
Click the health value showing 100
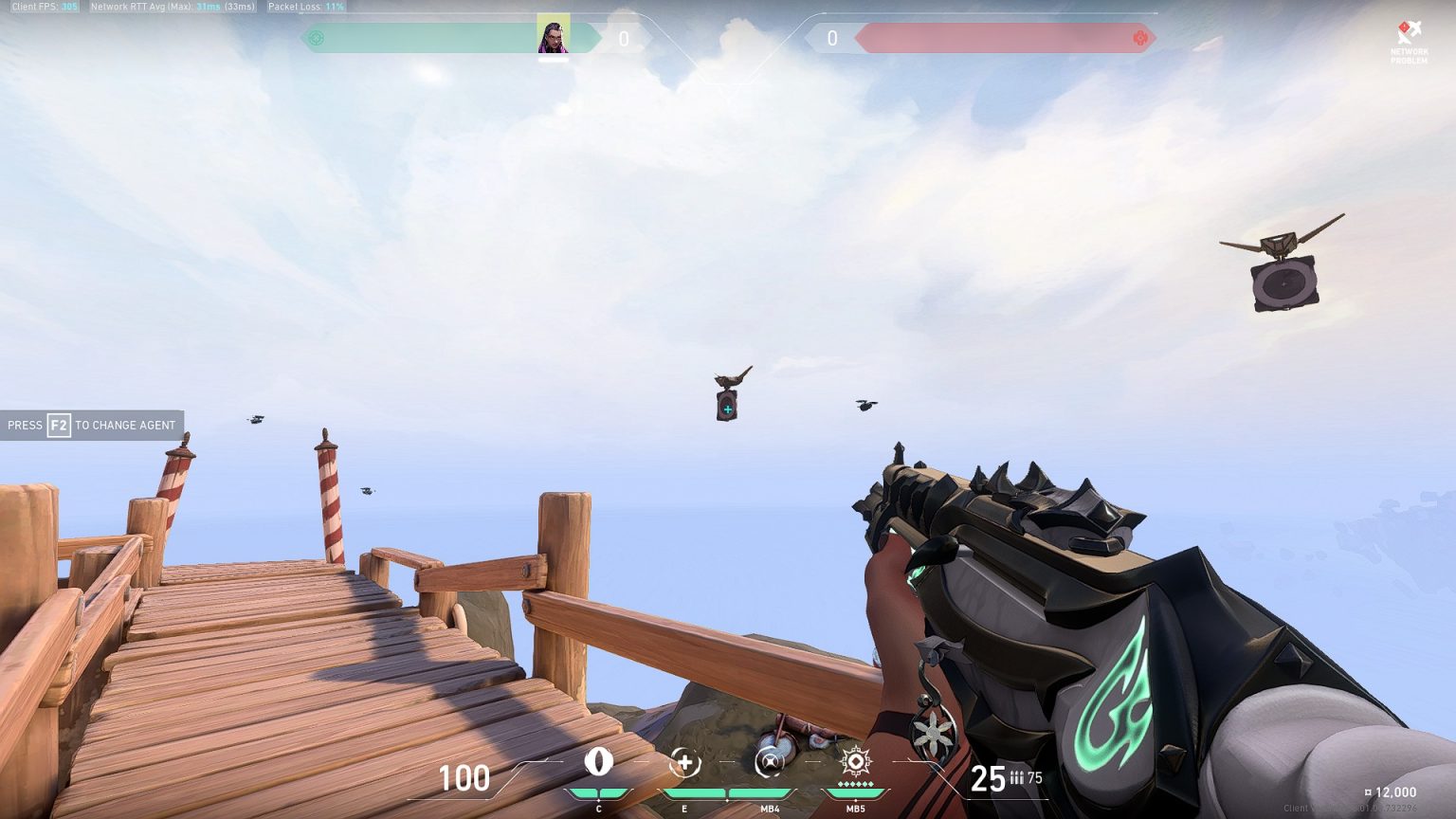point(464,779)
